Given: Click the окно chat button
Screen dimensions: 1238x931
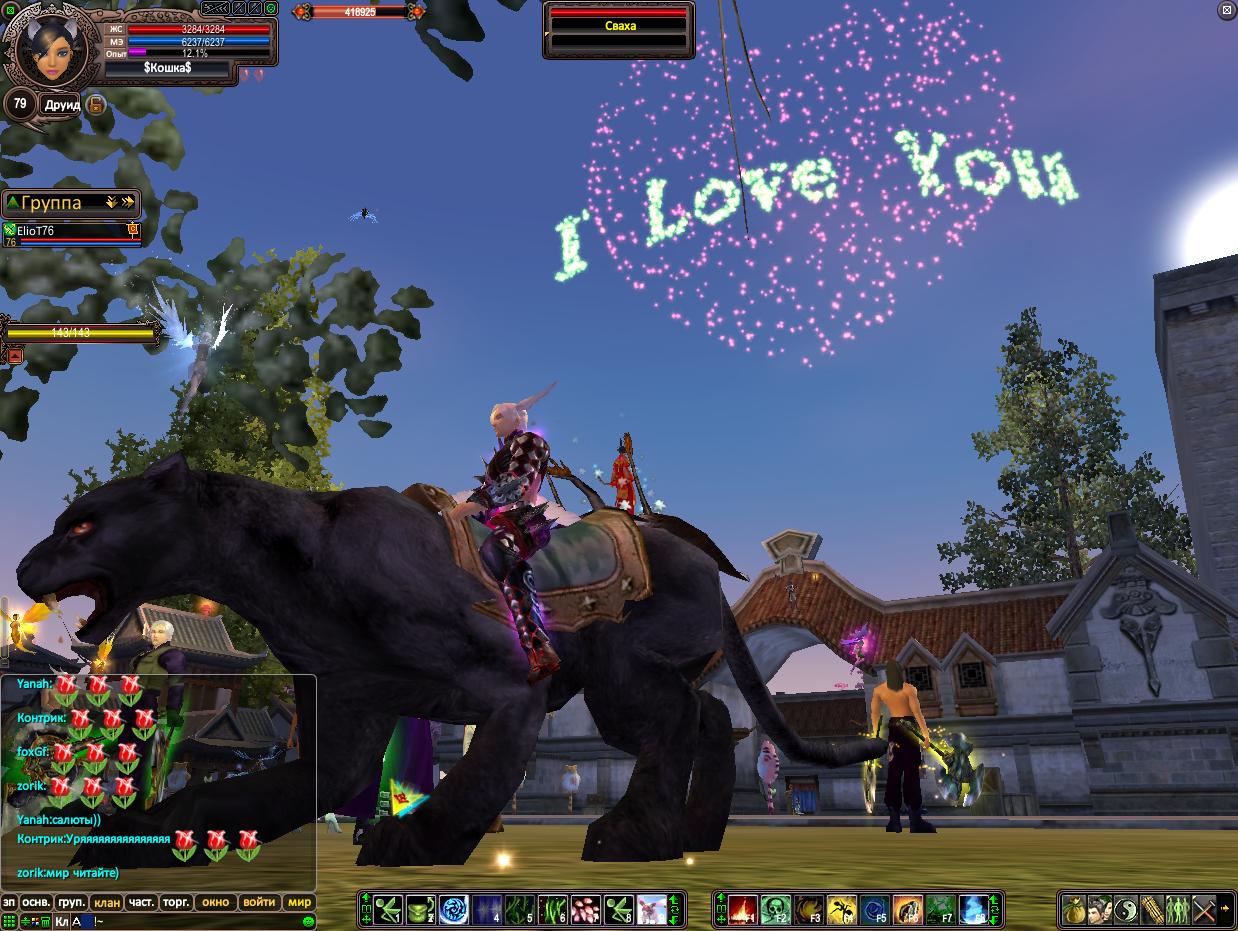Looking at the screenshot, I should tap(216, 902).
